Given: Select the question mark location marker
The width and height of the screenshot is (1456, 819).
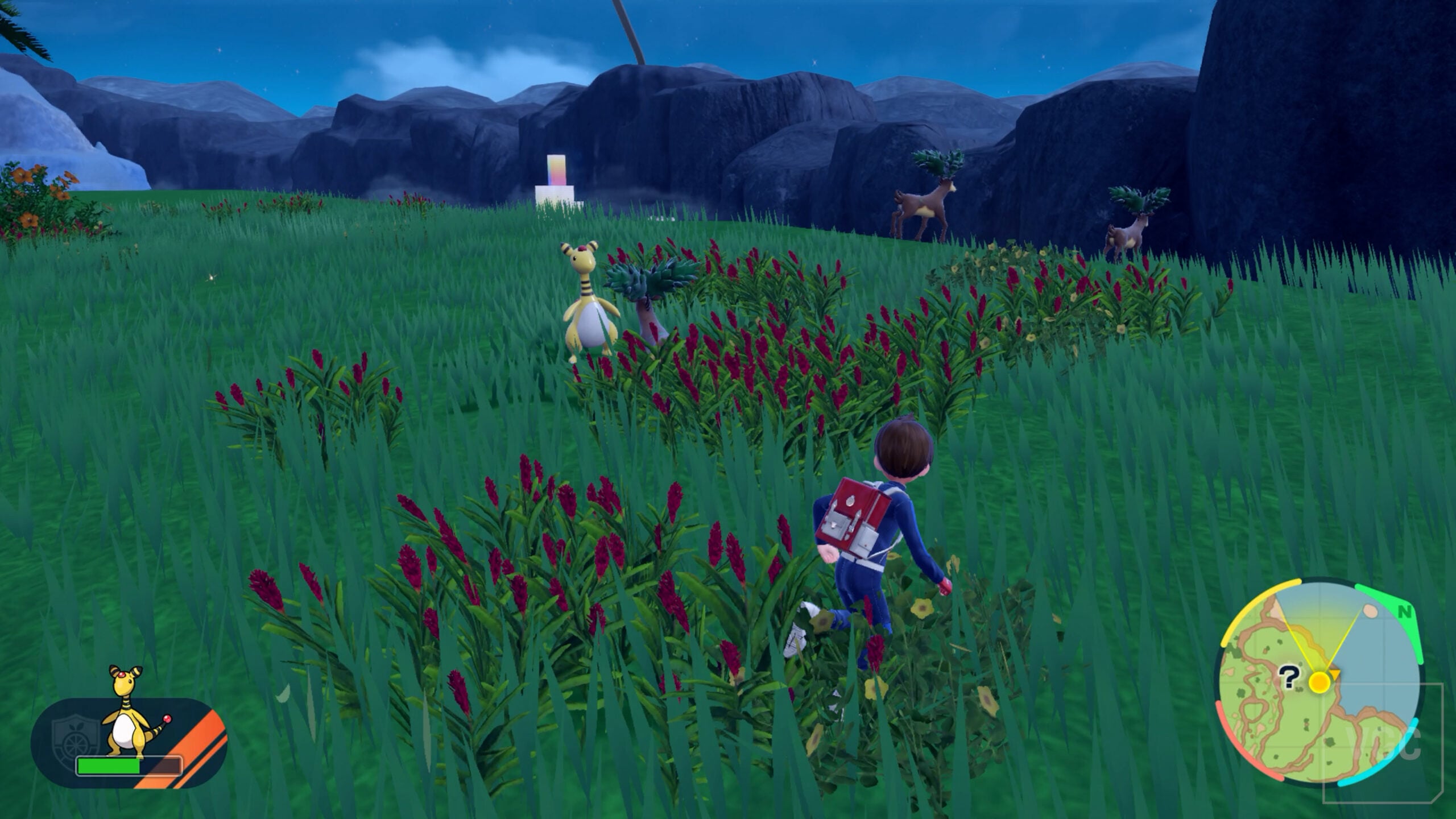Looking at the screenshot, I should pos(1289,678).
